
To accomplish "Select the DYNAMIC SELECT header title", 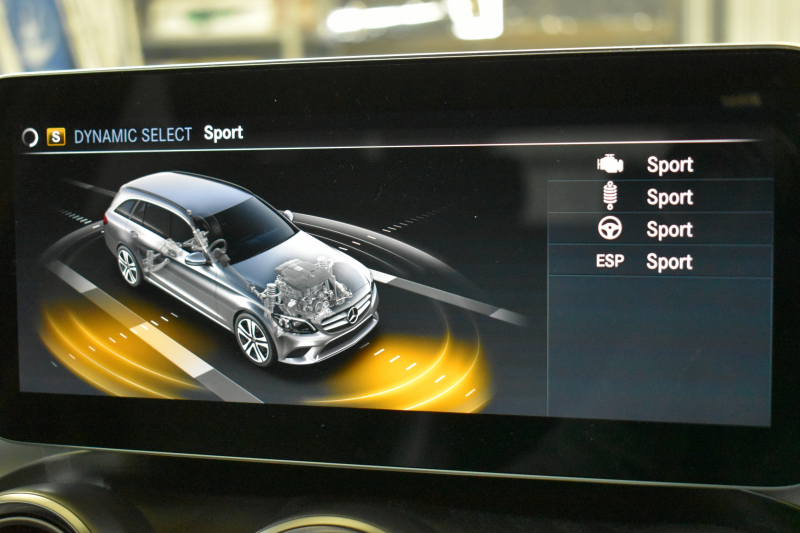I will point(133,135).
